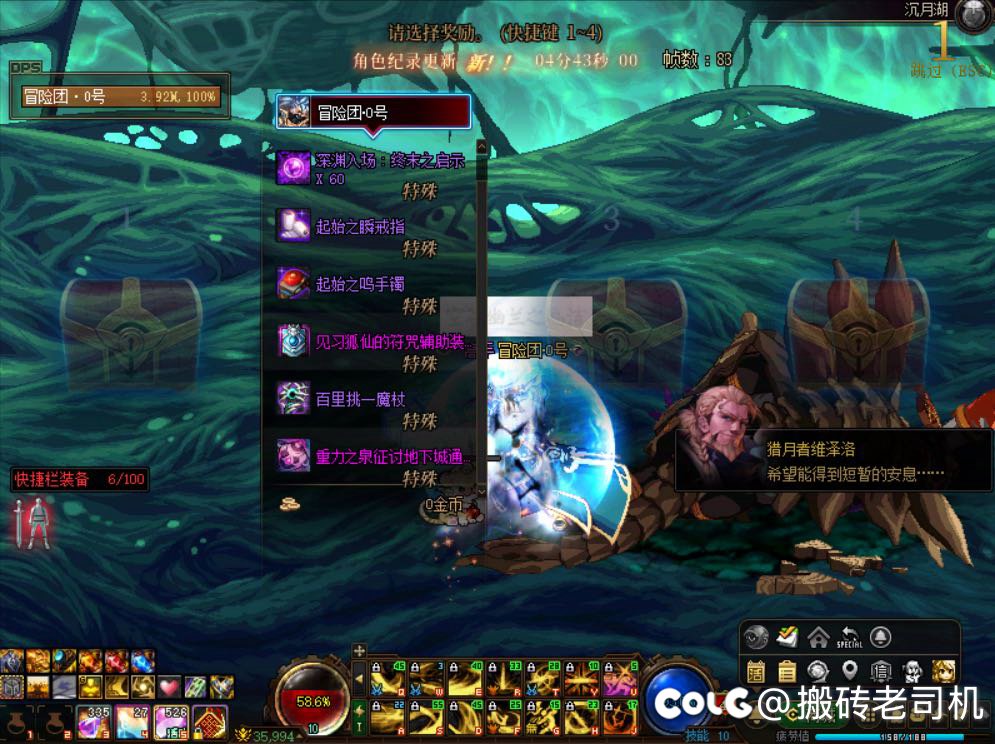Viewport: 995px width, 744px height.
Task: Open the 信 mail icon
Action: (882, 670)
